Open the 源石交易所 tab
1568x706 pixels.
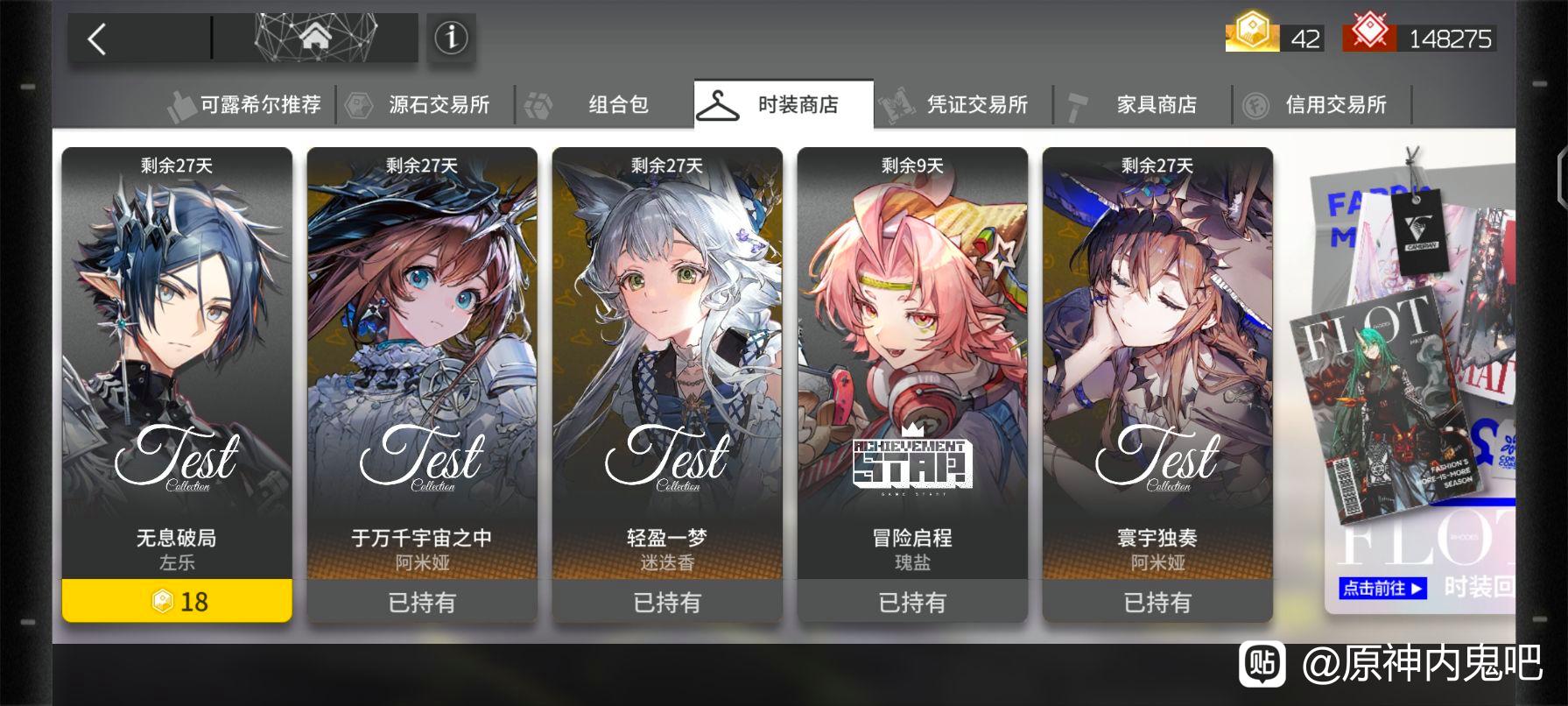[425, 105]
